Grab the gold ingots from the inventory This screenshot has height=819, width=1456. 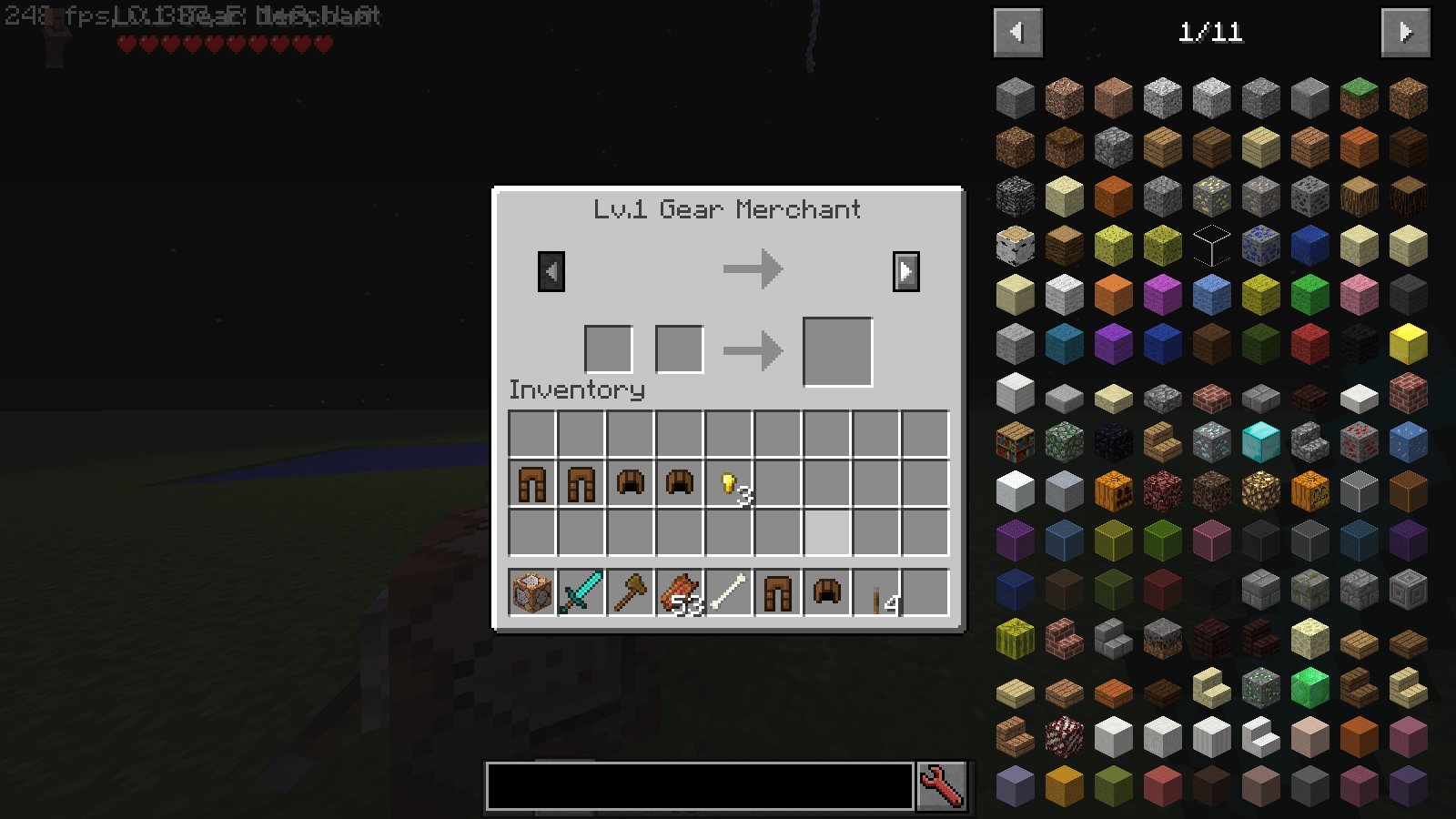(x=728, y=483)
